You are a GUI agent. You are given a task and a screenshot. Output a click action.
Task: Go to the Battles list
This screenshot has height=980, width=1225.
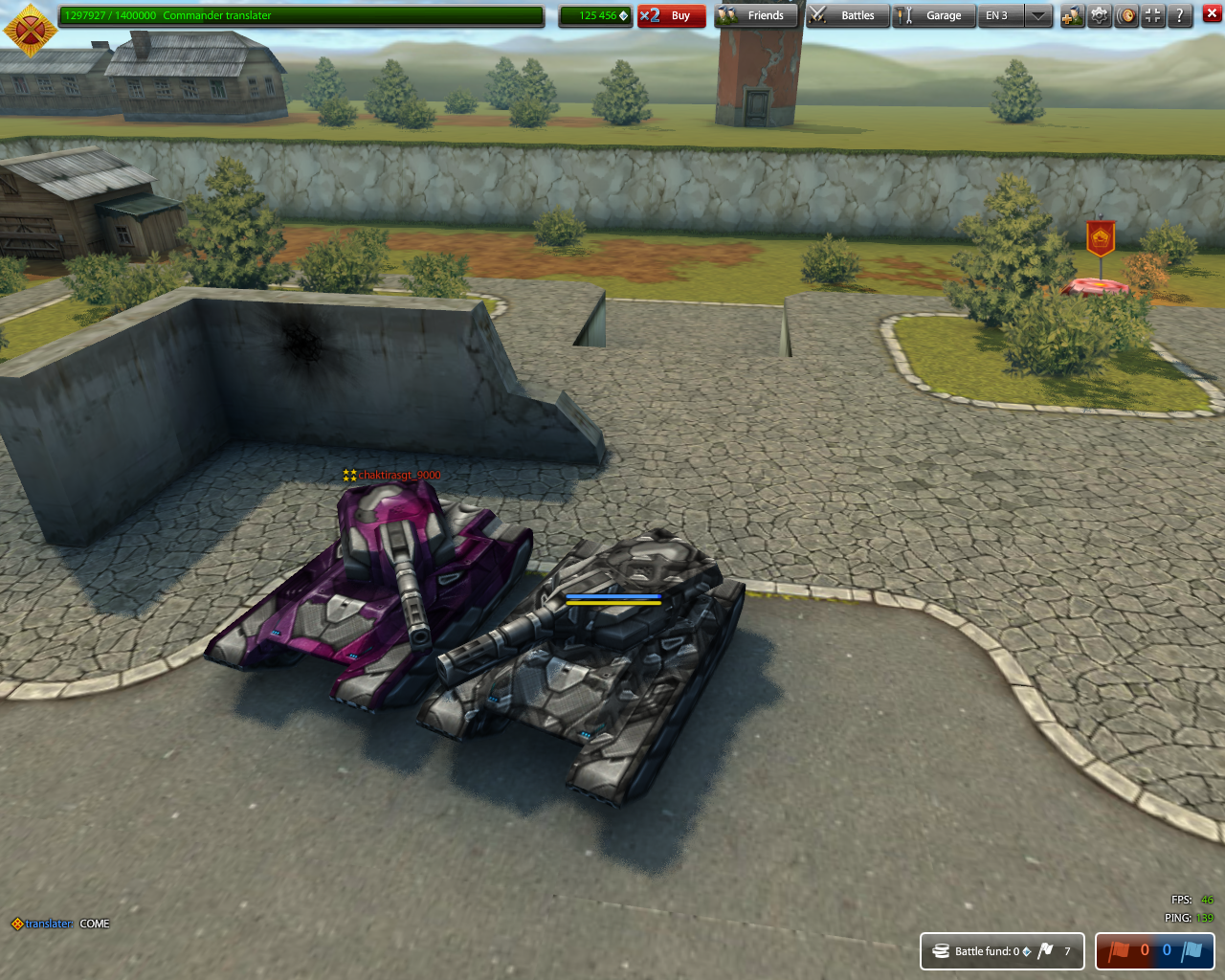point(847,15)
